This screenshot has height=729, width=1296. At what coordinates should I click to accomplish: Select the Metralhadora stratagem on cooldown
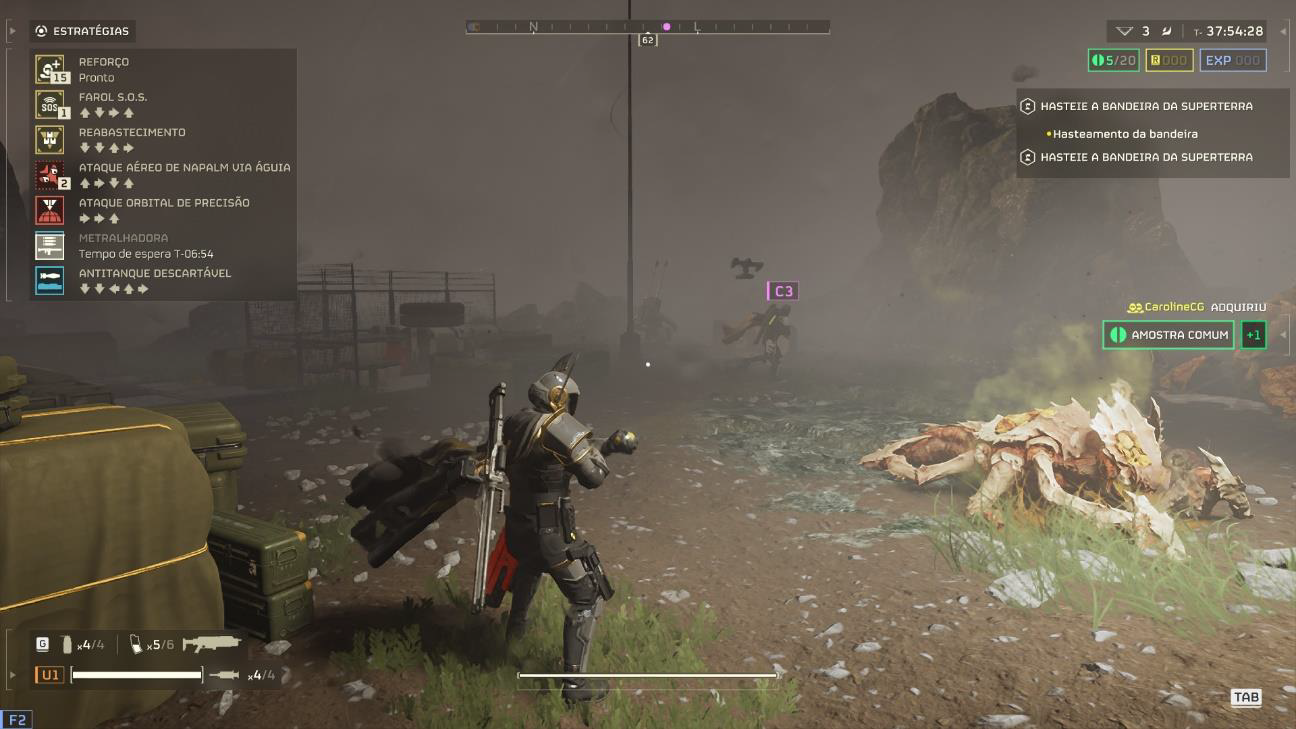click(x=50, y=245)
